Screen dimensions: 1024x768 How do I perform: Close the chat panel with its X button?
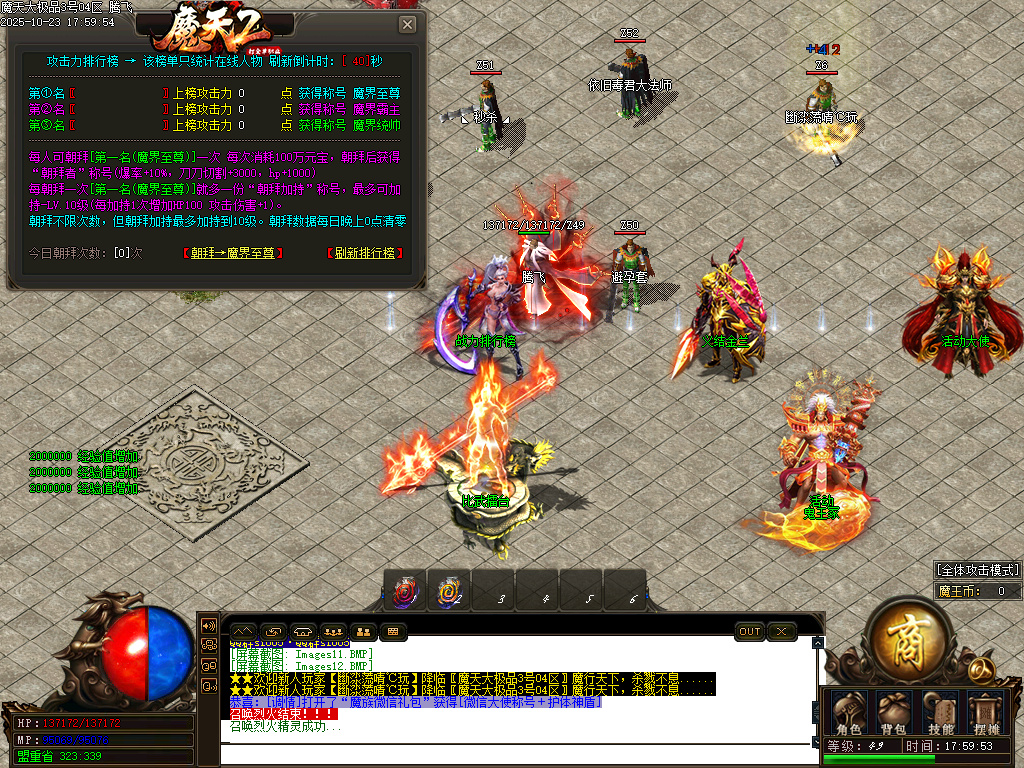(x=781, y=631)
